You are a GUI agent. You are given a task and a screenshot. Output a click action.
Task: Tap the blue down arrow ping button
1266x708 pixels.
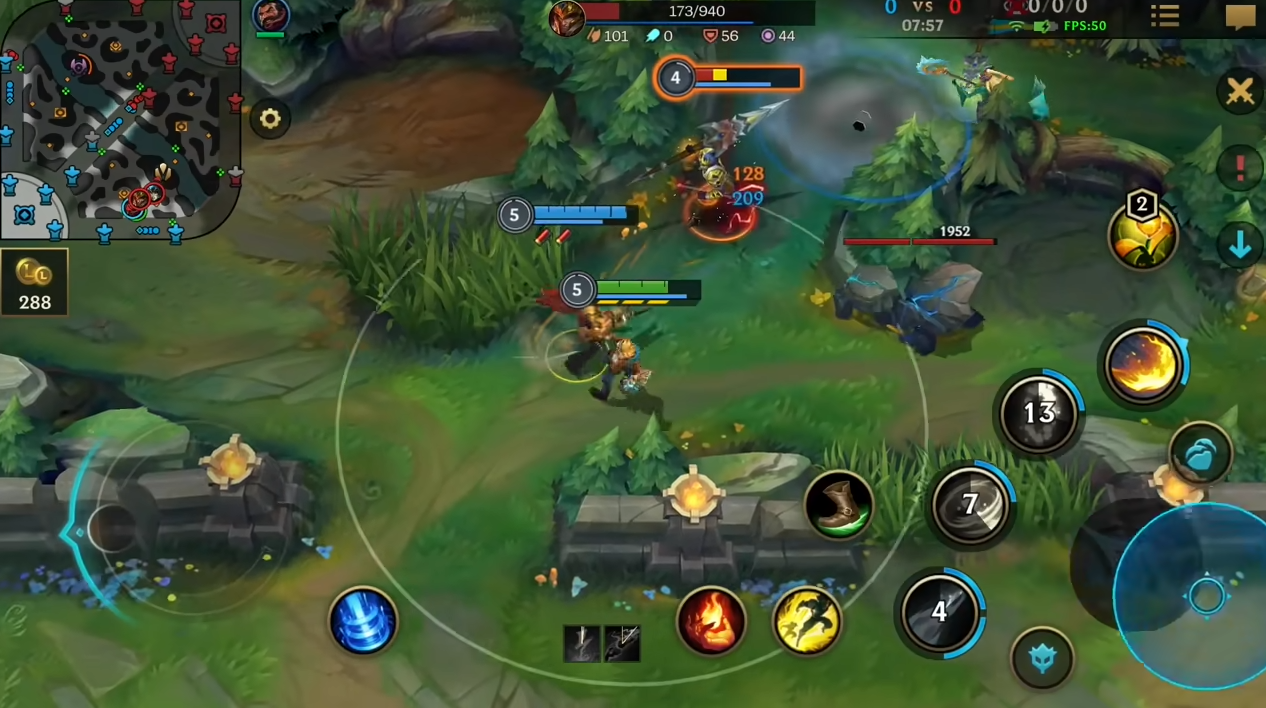(x=1240, y=244)
